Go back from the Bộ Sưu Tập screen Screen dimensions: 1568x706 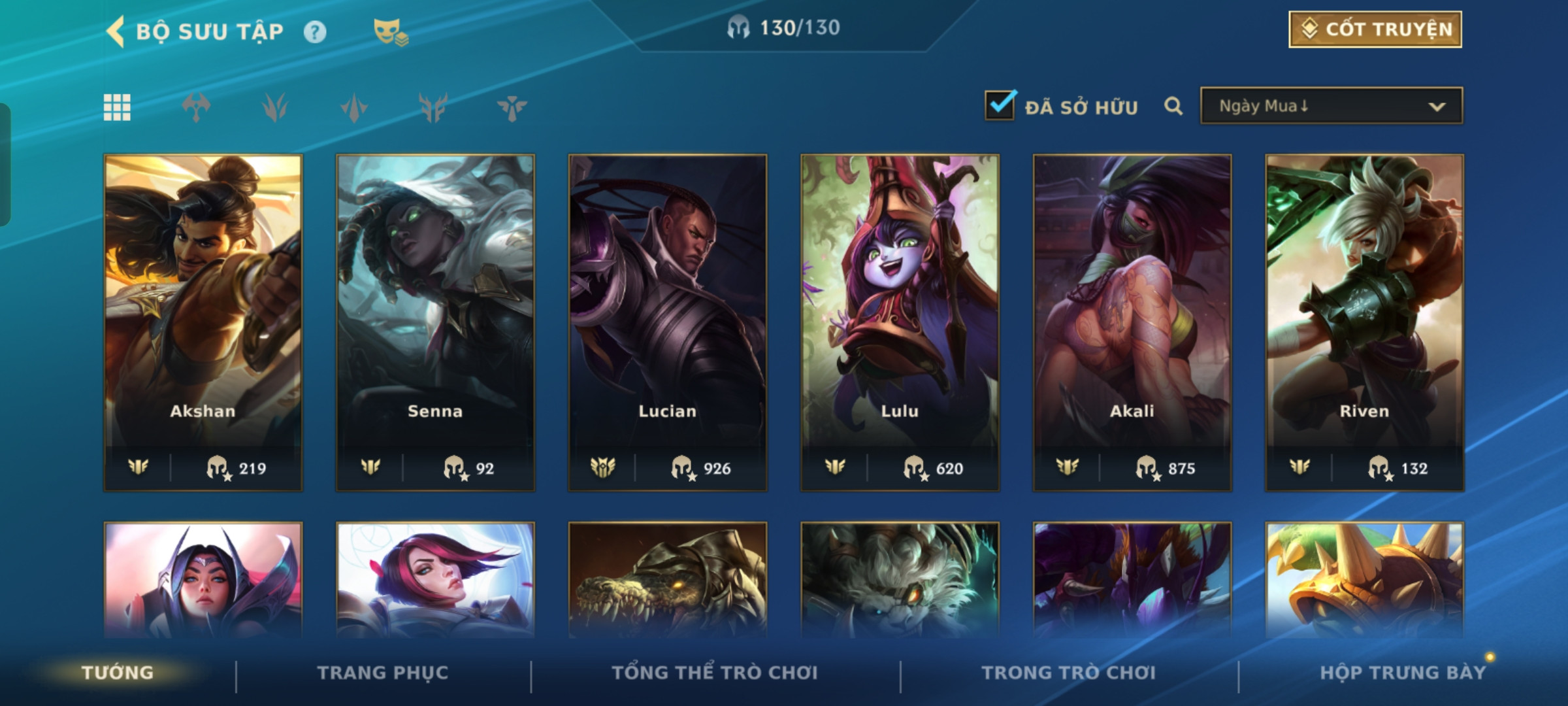tap(116, 31)
